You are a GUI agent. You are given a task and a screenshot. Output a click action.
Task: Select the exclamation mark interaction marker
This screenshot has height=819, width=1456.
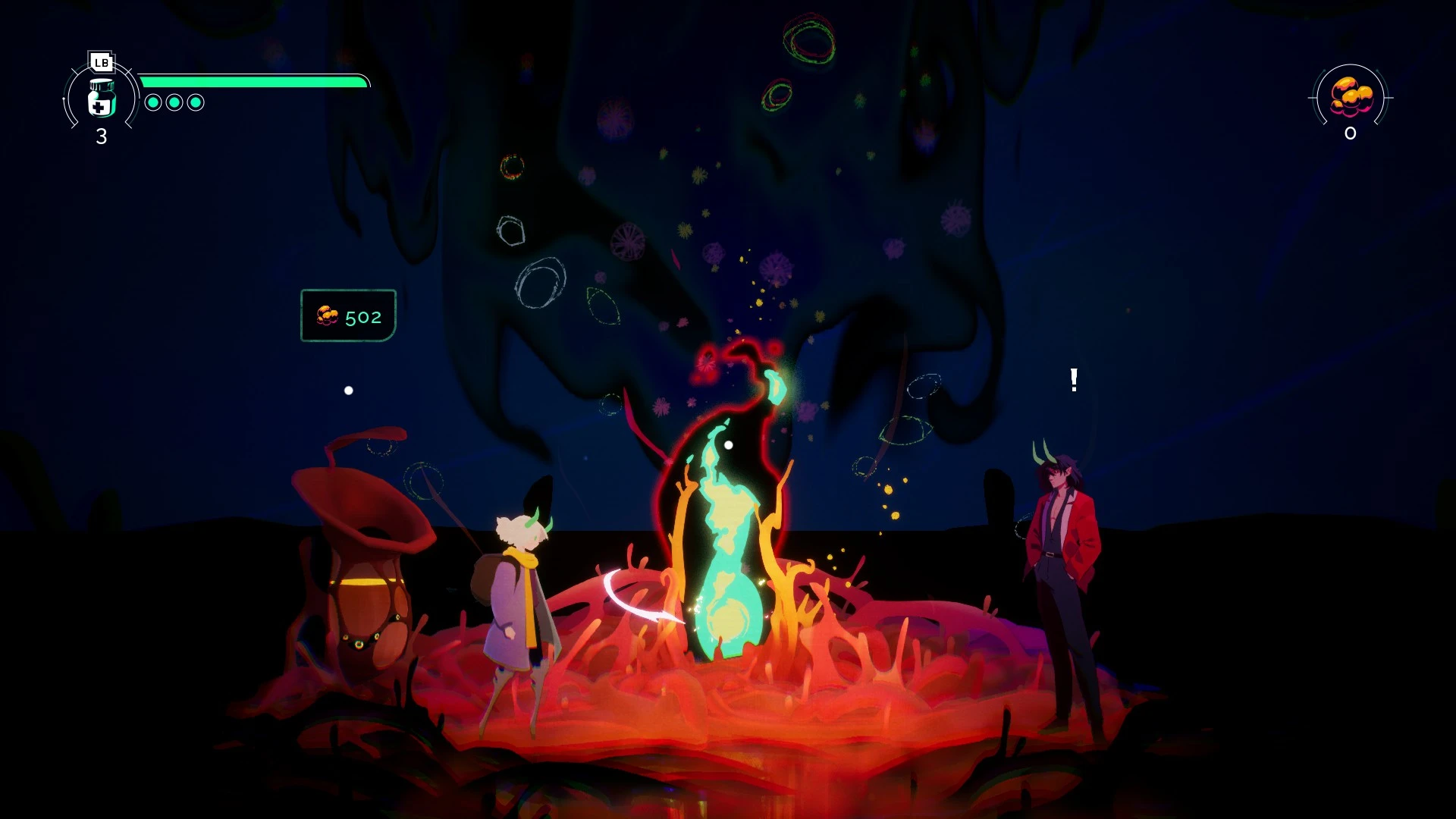coord(1074,379)
